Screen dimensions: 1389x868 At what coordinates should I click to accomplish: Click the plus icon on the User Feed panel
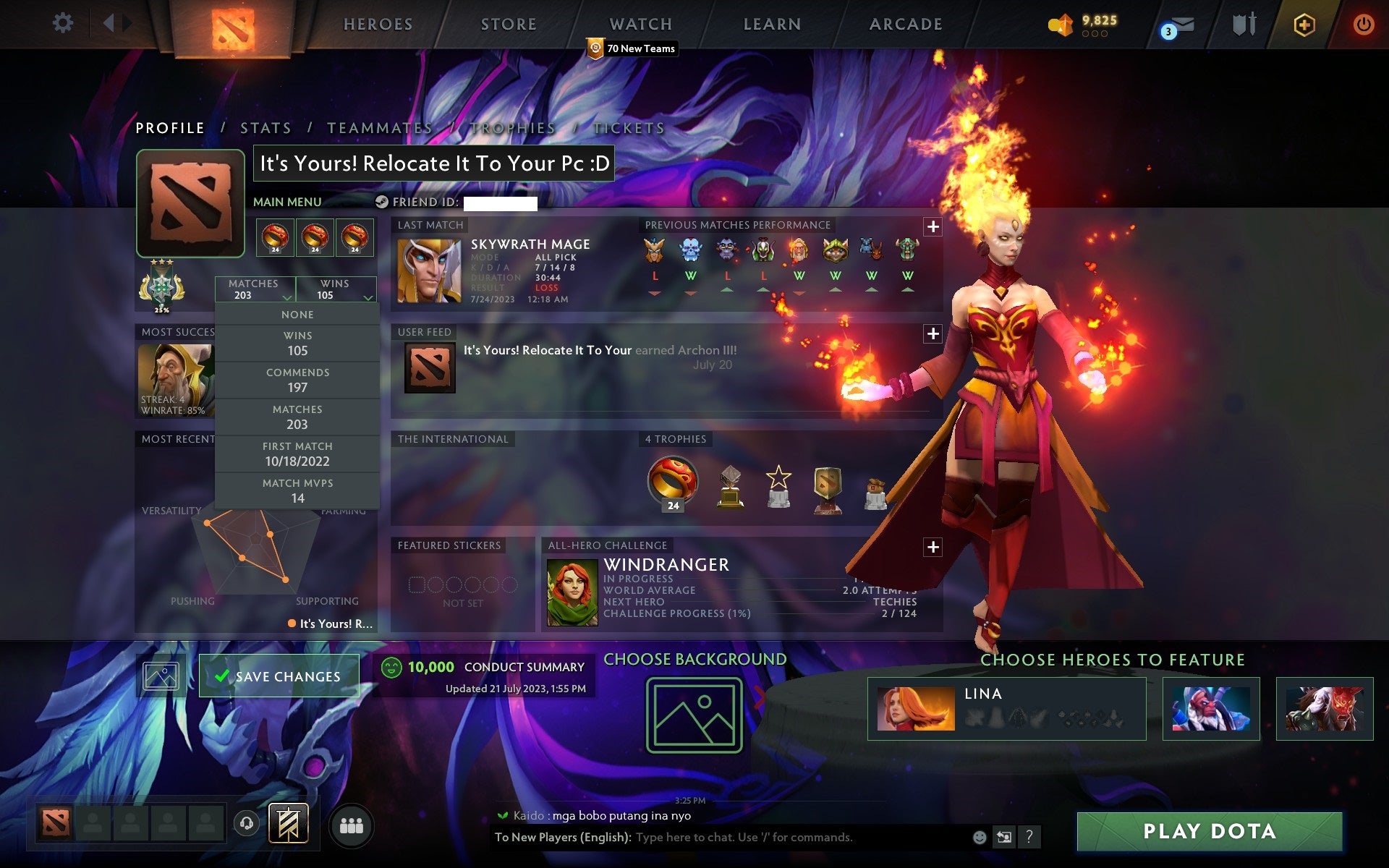pyautogui.click(x=933, y=333)
